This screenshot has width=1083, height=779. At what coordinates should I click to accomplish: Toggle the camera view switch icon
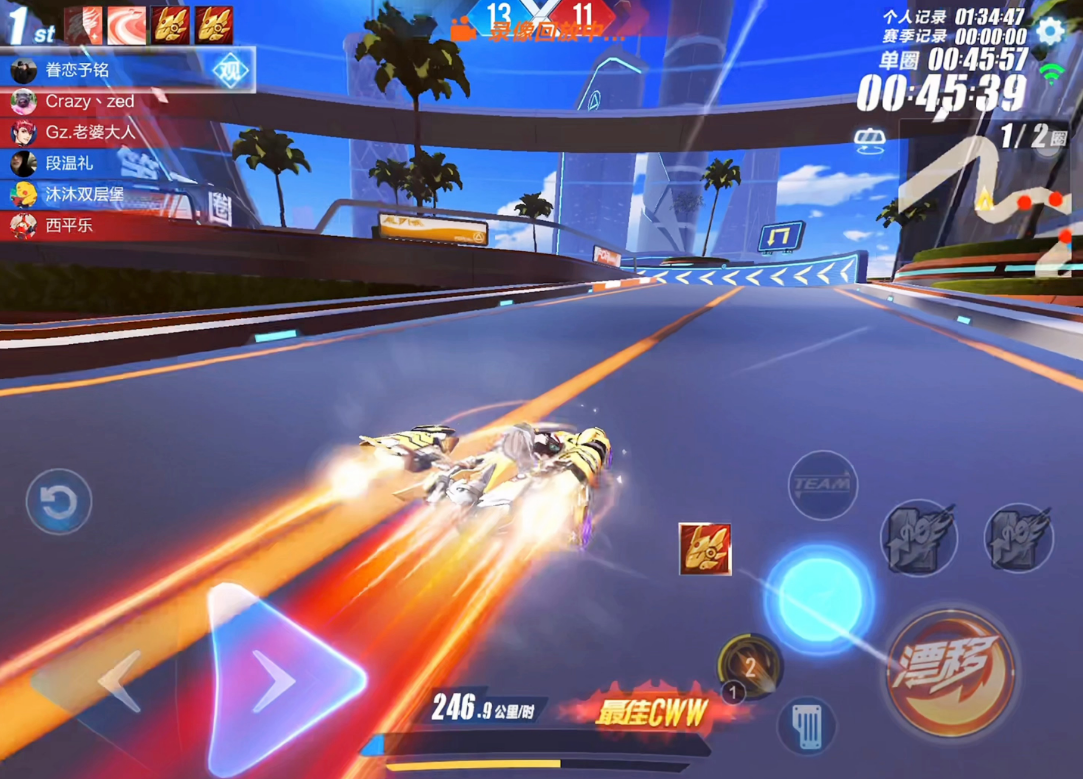tap(870, 142)
